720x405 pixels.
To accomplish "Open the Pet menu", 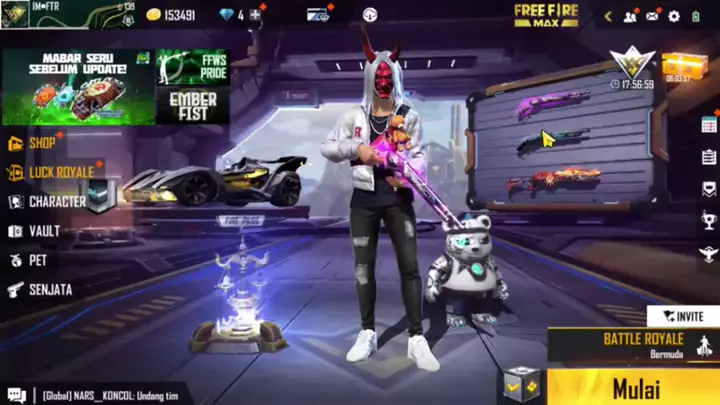I will [36, 260].
